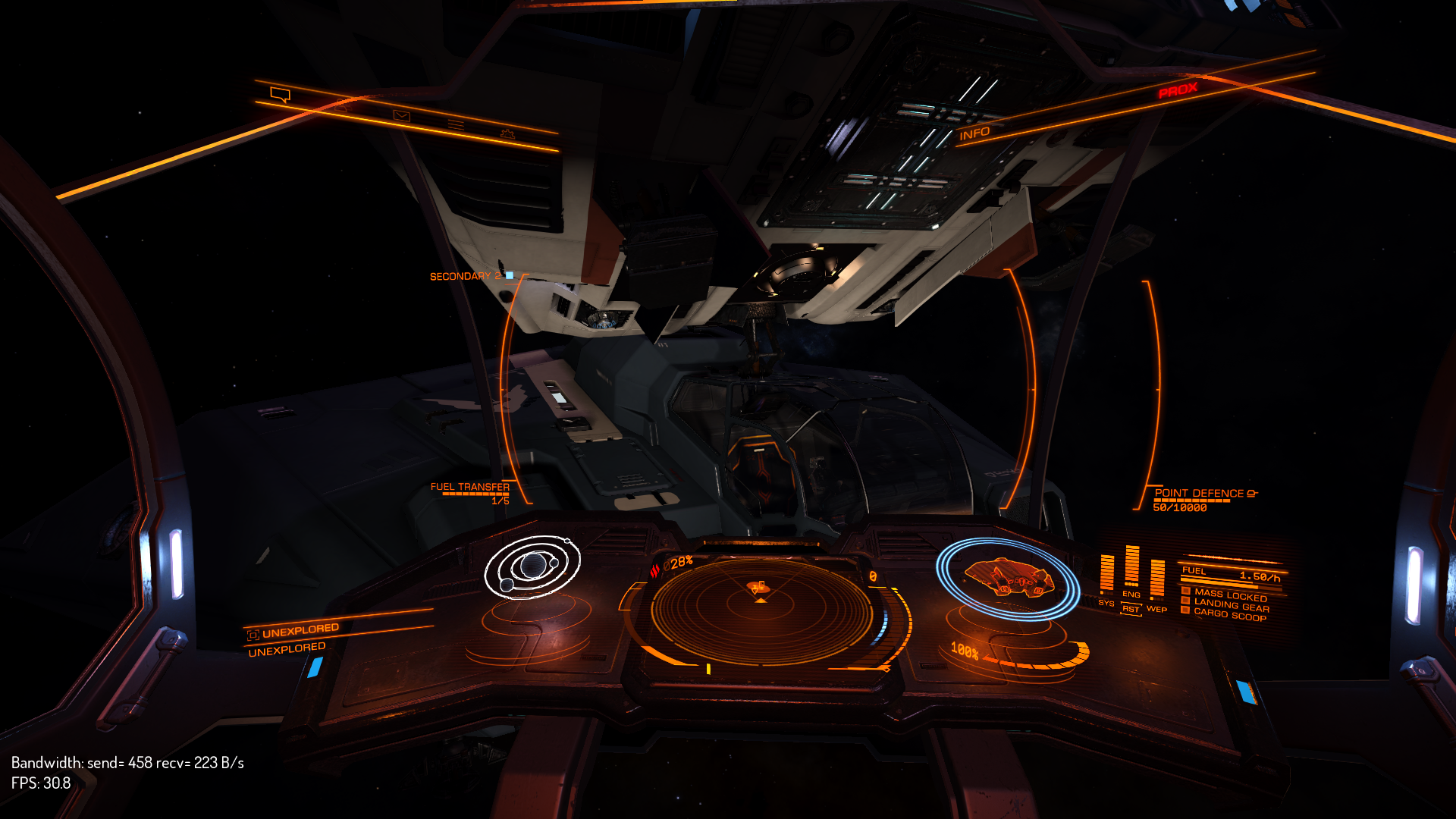1456x819 pixels.
Task: Toggle the Landing Gear indicator
Action: pos(1231,605)
